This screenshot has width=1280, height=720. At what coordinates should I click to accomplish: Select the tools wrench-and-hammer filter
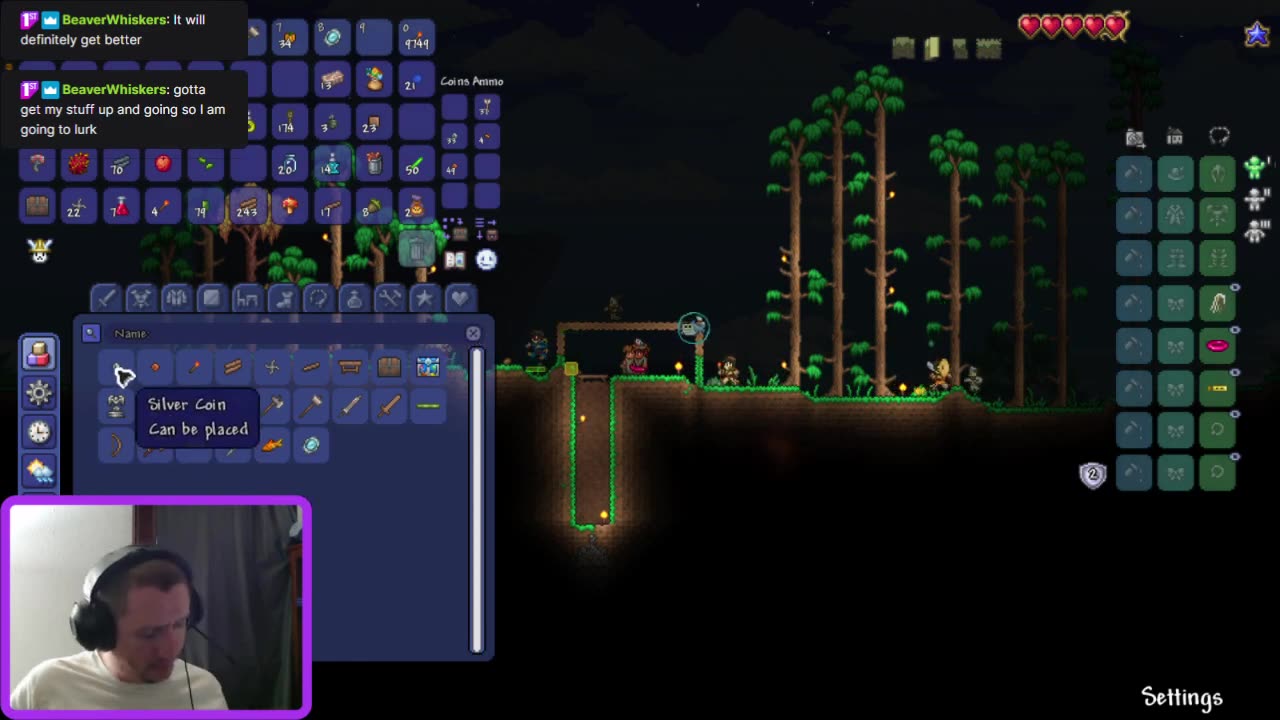(391, 298)
